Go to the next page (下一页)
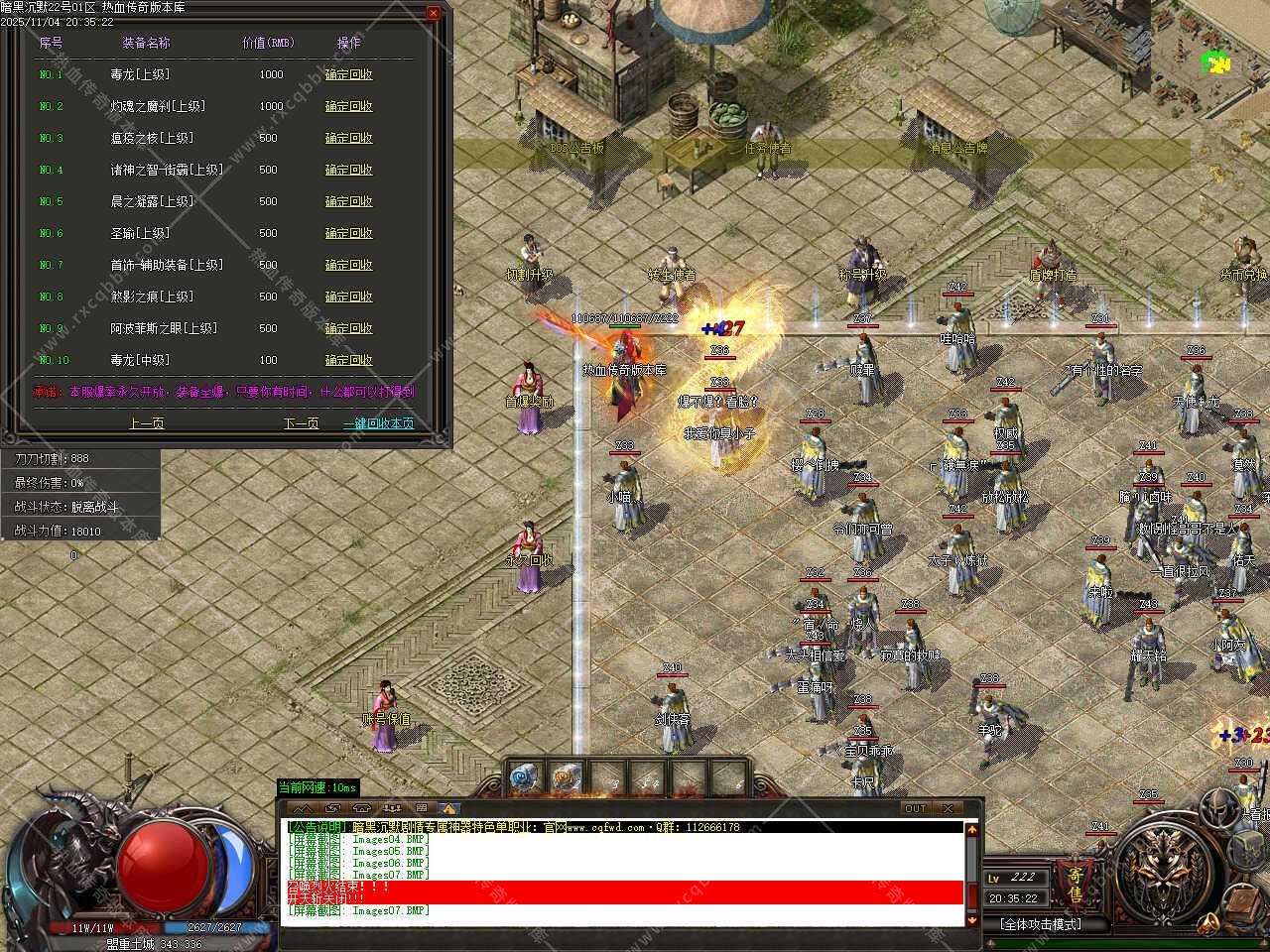Screen dimensions: 1270x952 (x=302, y=422)
